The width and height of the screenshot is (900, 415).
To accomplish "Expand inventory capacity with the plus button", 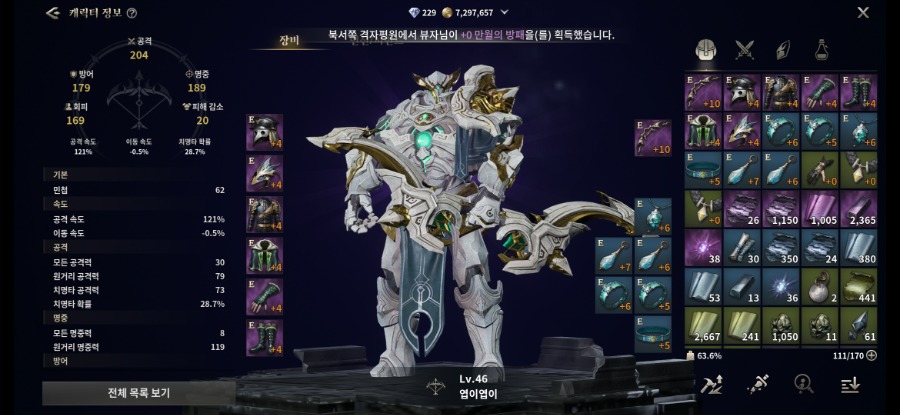I will [x=871, y=355].
